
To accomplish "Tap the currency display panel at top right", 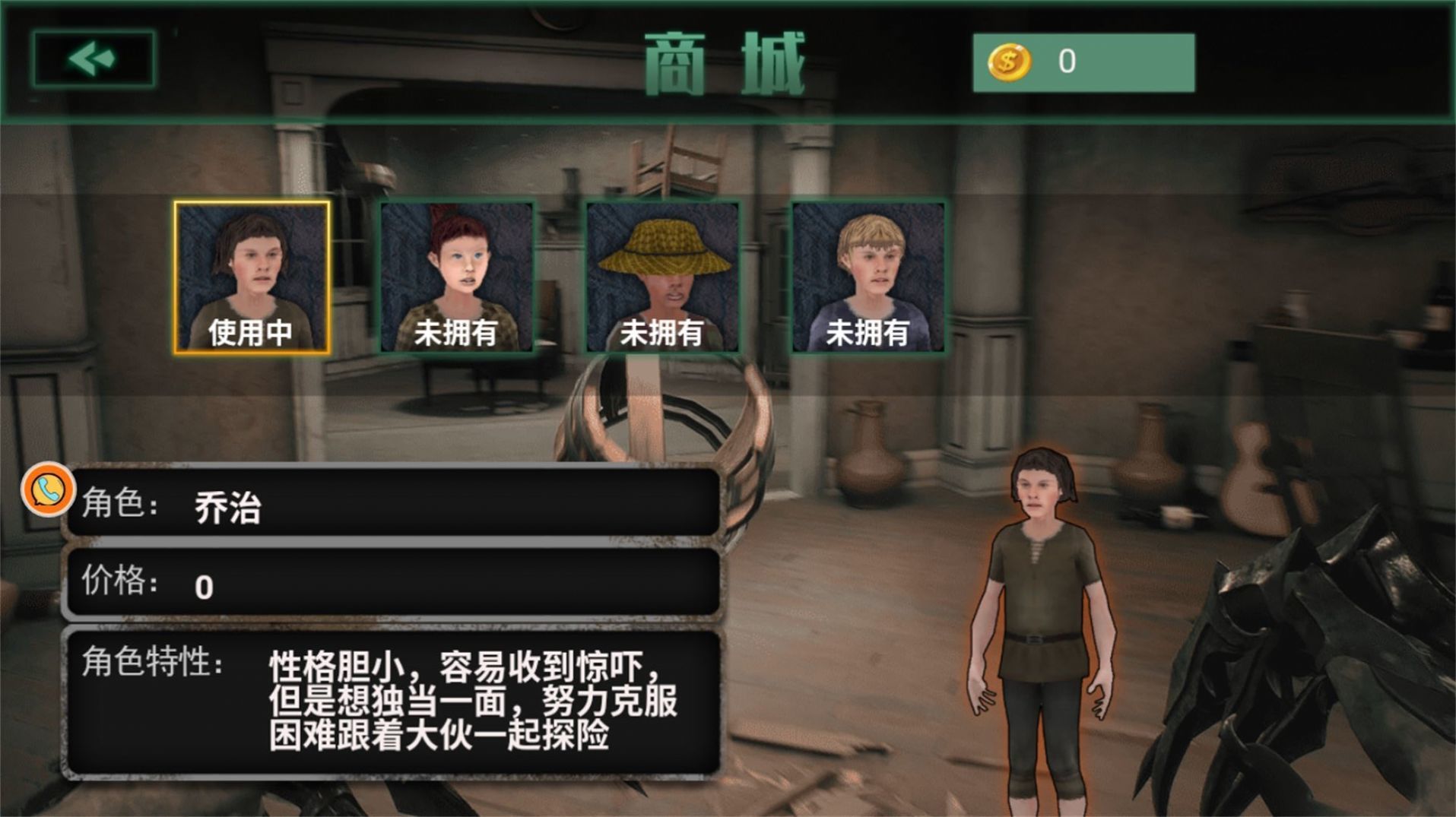I will (x=1083, y=62).
